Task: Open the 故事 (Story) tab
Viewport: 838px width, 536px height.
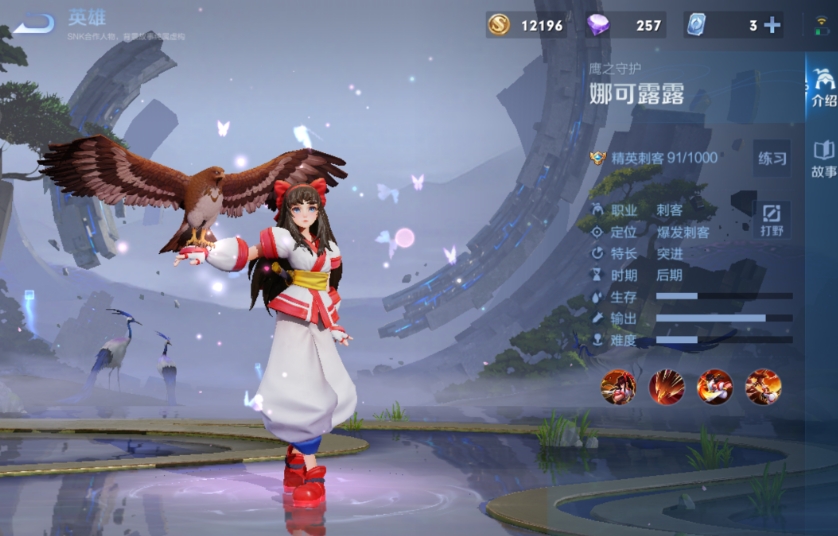Action: click(823, 159)
